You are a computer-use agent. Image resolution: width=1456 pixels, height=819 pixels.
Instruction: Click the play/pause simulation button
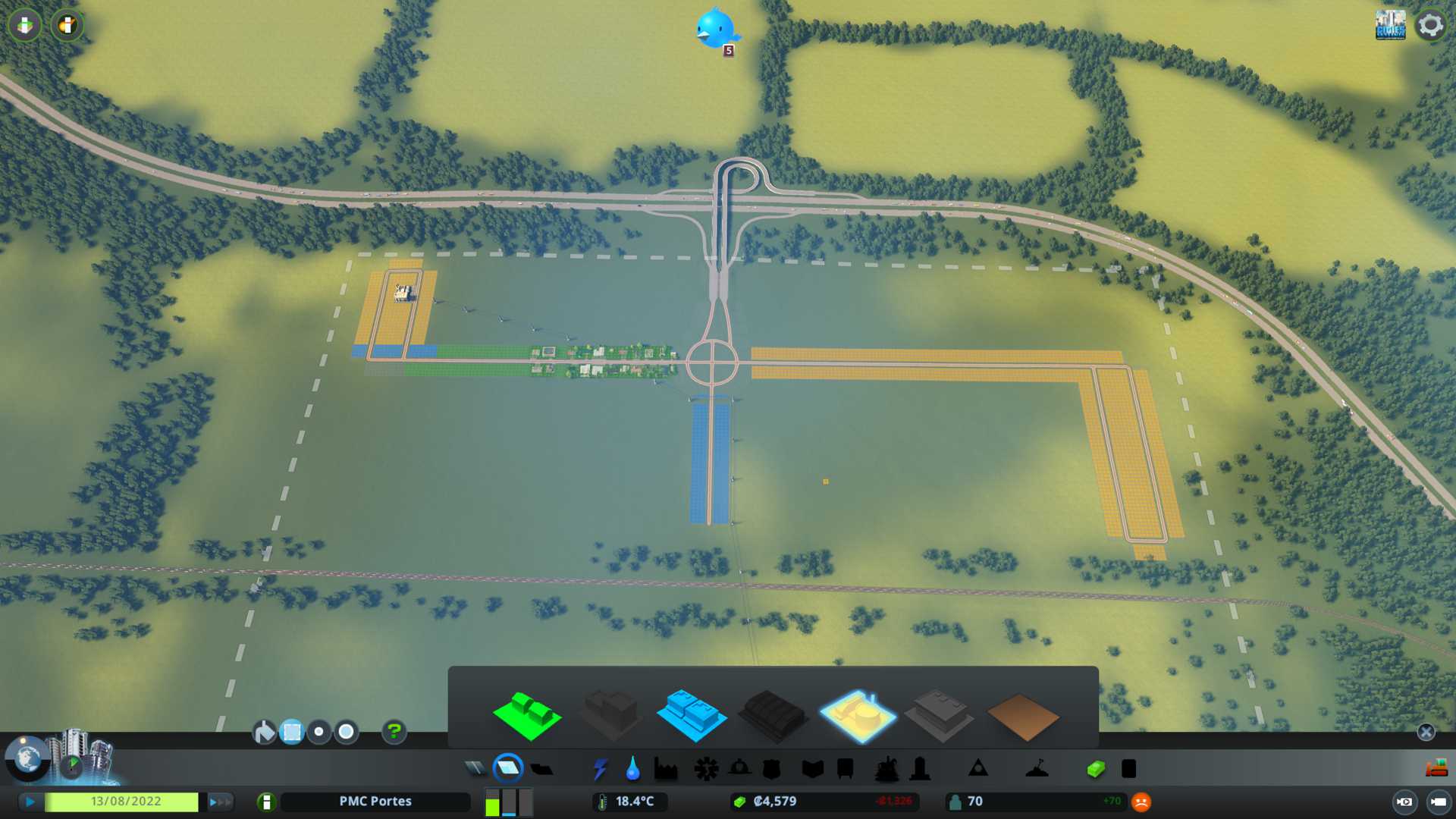(30, 802)
